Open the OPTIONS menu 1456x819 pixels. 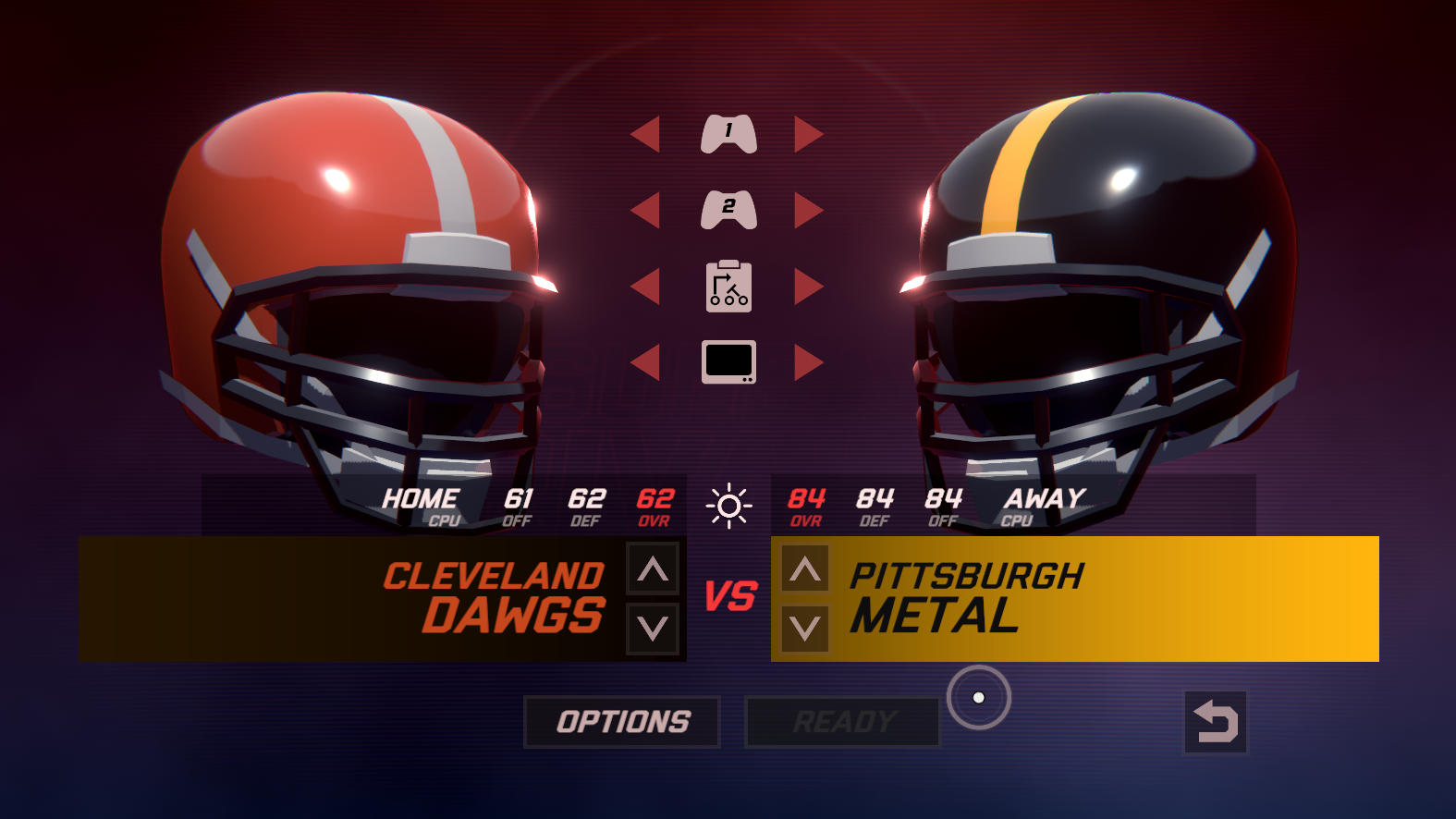click(621, 721)
